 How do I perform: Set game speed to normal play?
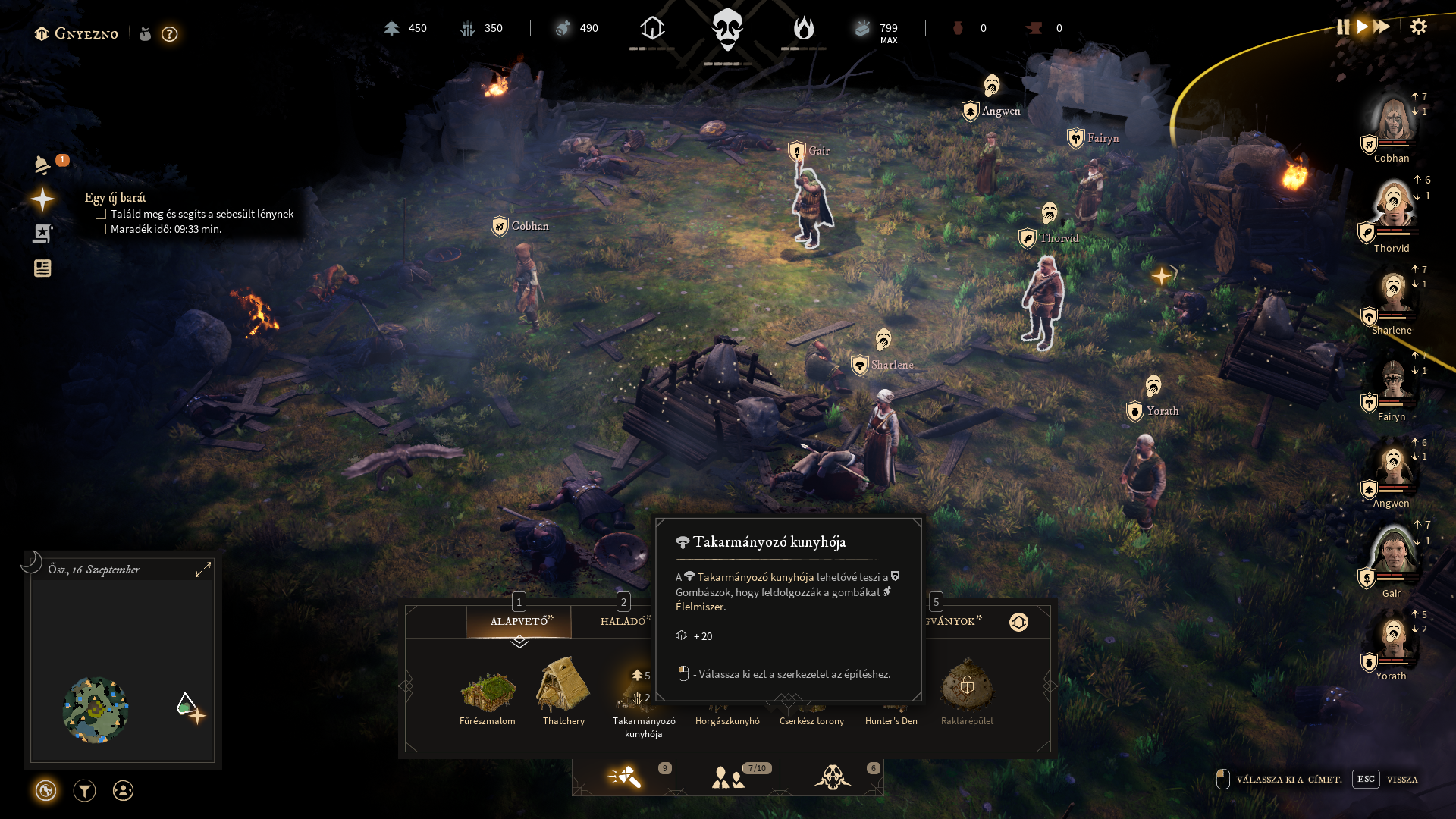click(1362, 27)
